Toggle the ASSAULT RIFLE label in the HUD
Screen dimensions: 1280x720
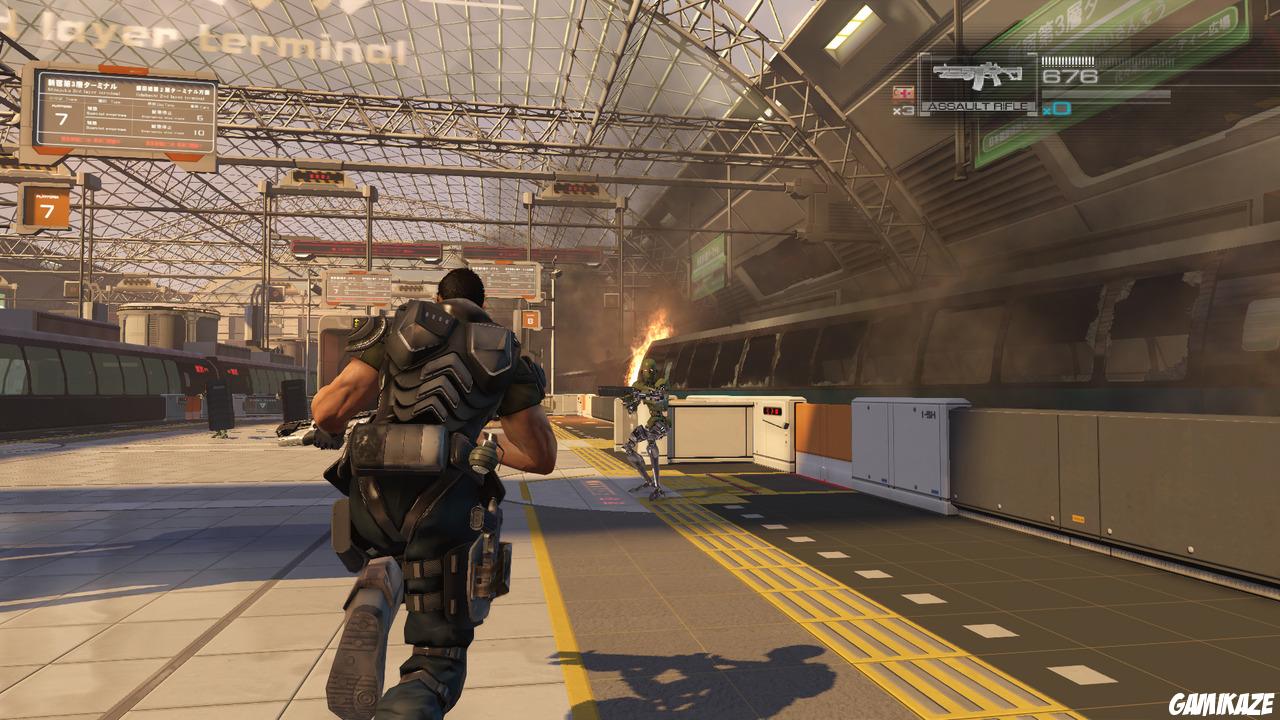tap(979, 106)
